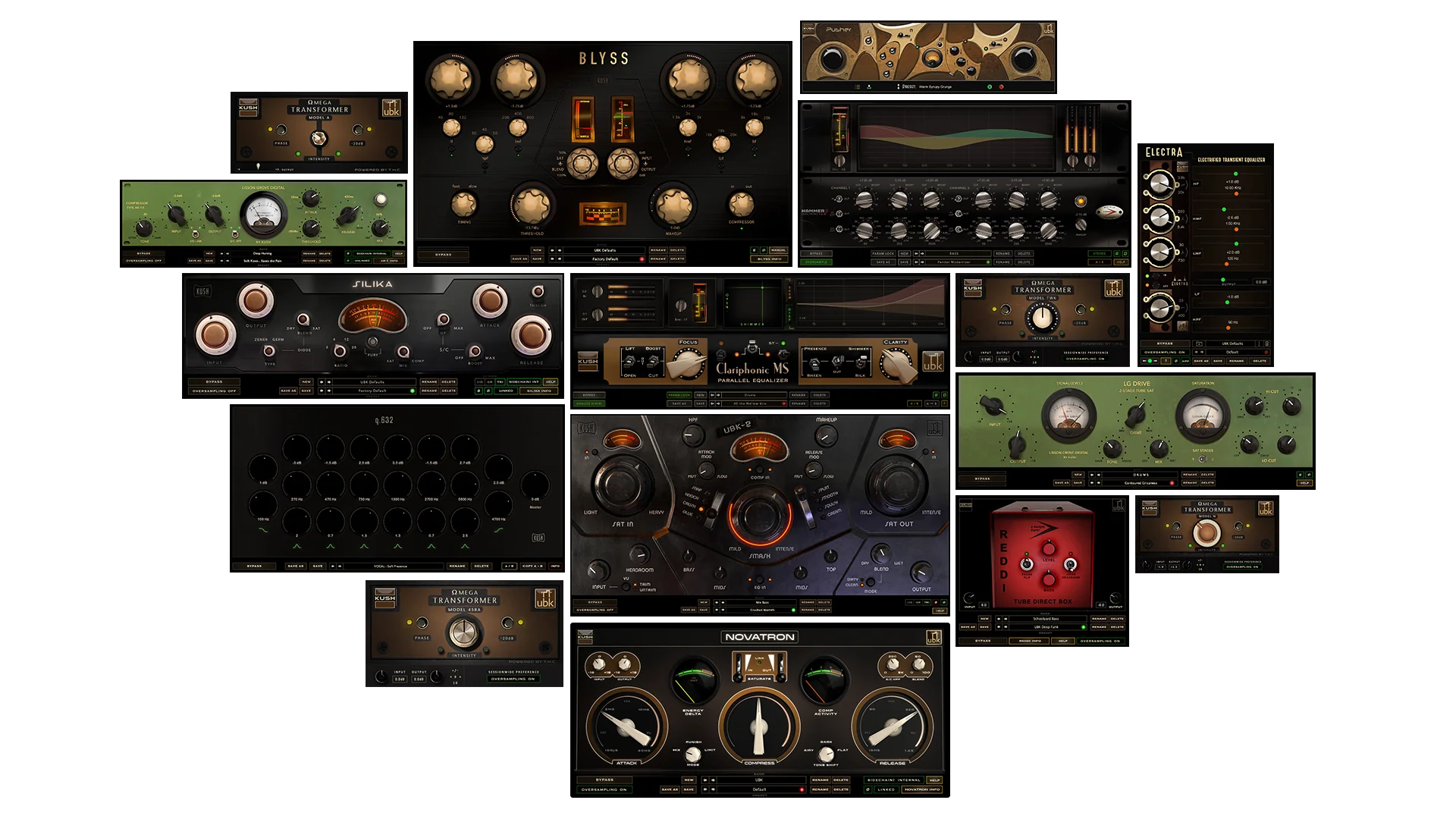The image size is (1456, 819).
Task: Select the A/B tab on q.632
Action: tap(509, 566)
